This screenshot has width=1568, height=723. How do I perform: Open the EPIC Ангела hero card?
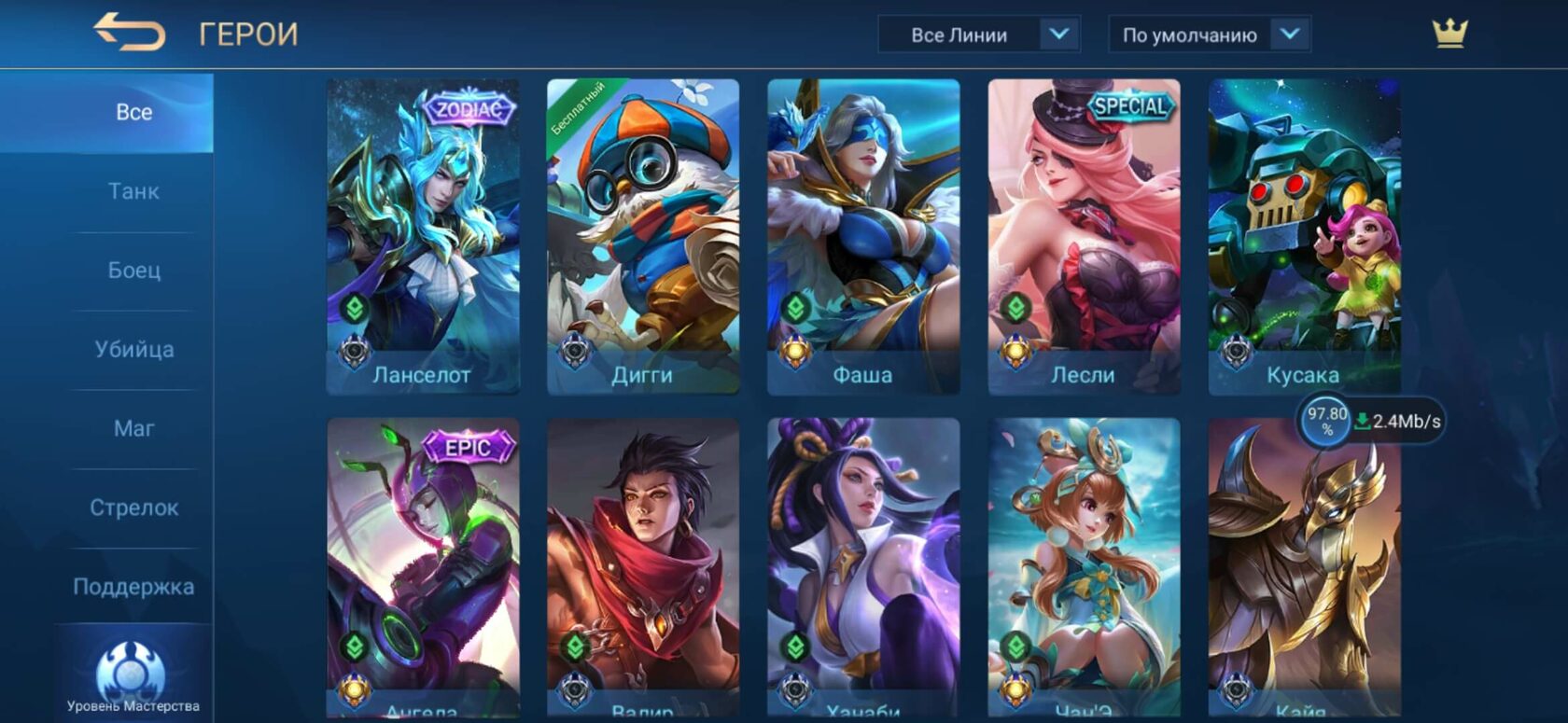[423, 564]
